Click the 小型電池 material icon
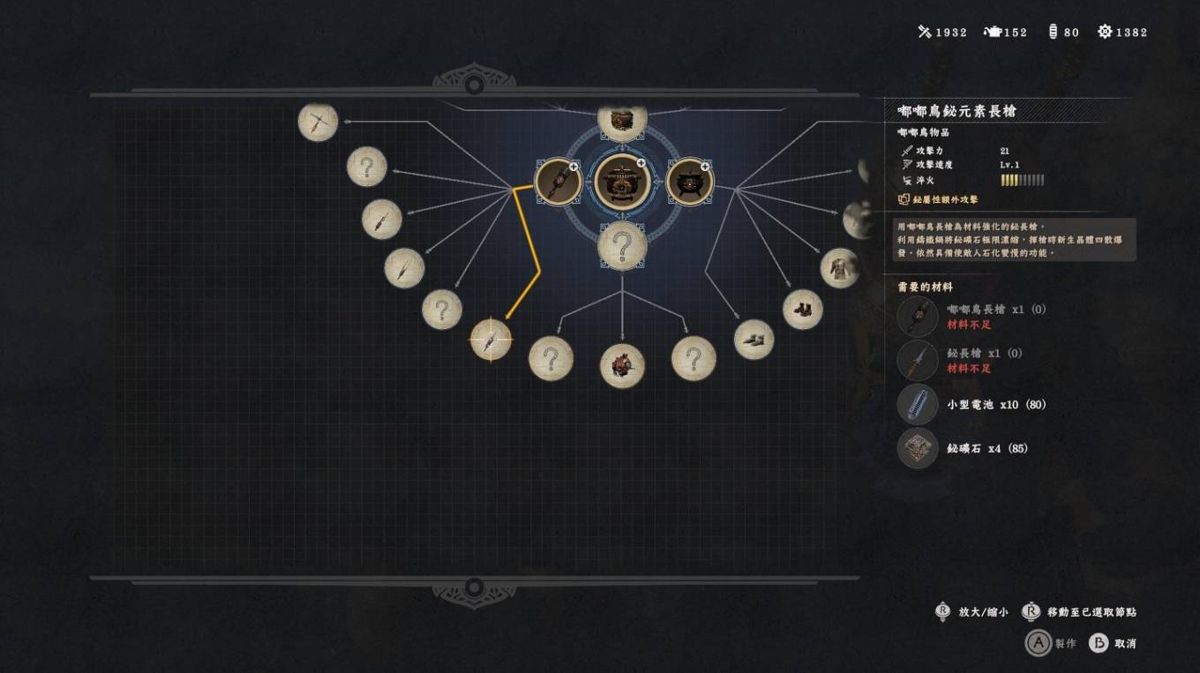Screen dimensions: 1200x673 [x=917, y=404]
